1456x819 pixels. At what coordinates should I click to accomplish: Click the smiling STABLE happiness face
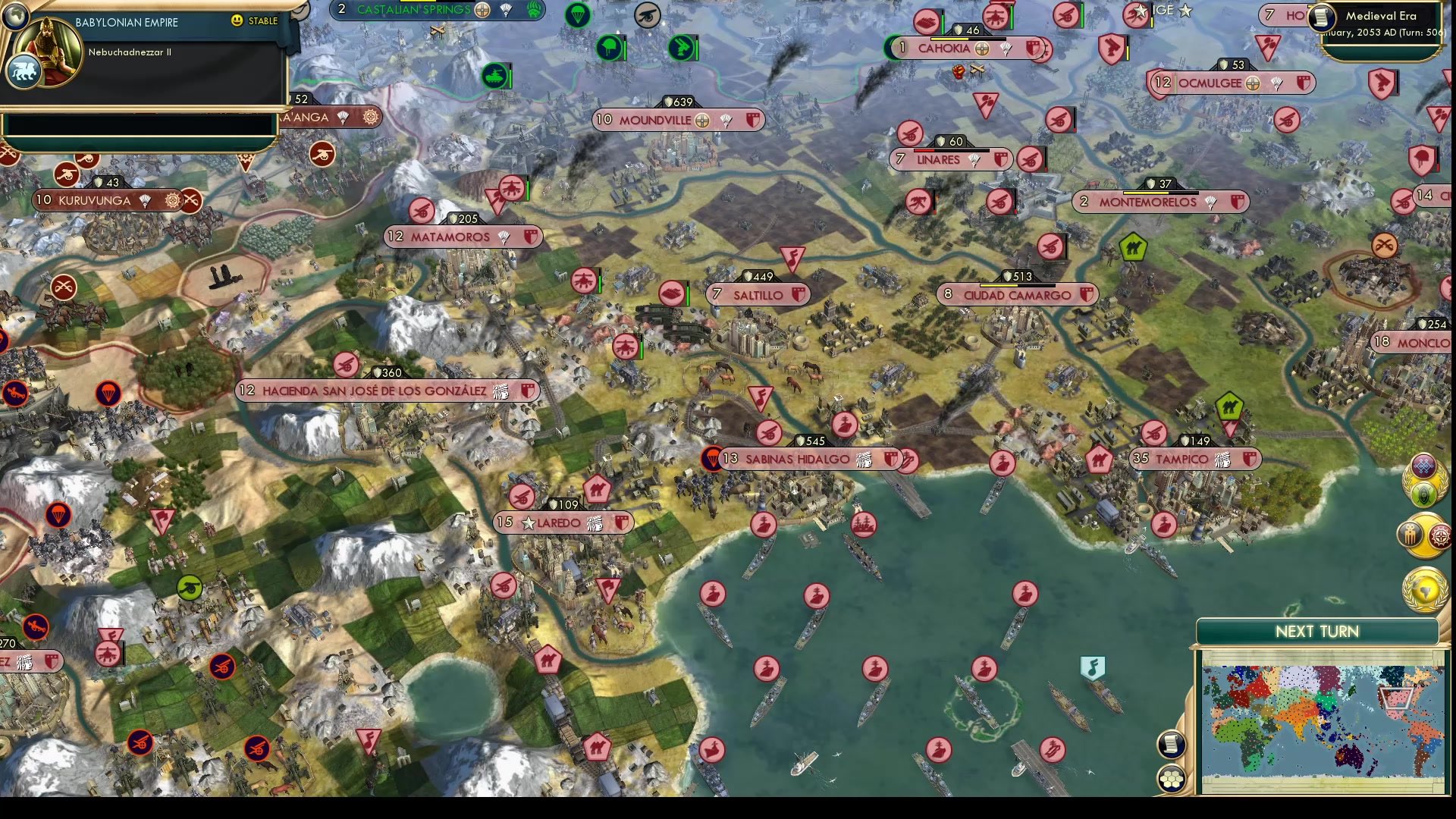[237, 21]
